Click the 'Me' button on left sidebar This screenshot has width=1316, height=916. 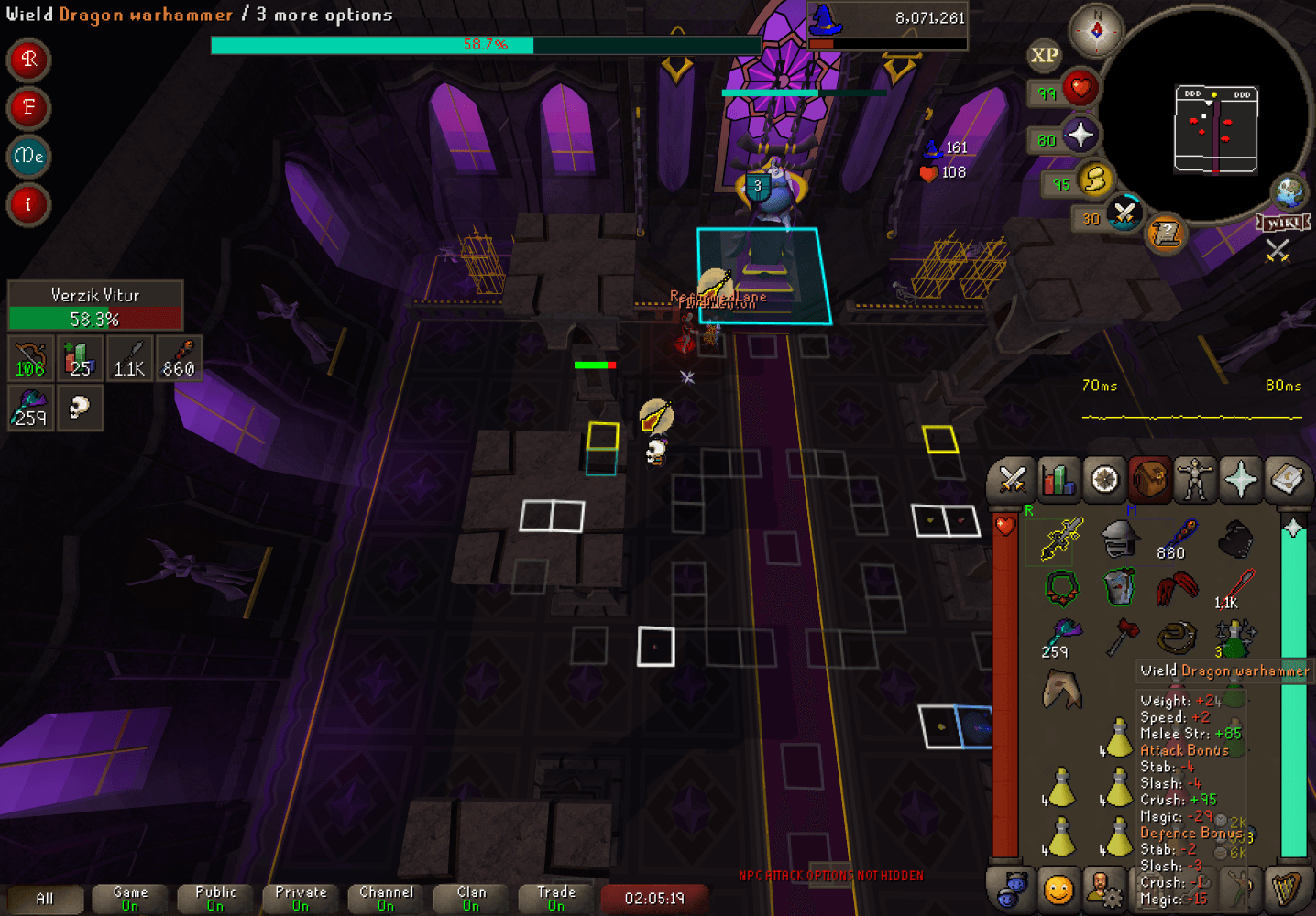point(27,157)
